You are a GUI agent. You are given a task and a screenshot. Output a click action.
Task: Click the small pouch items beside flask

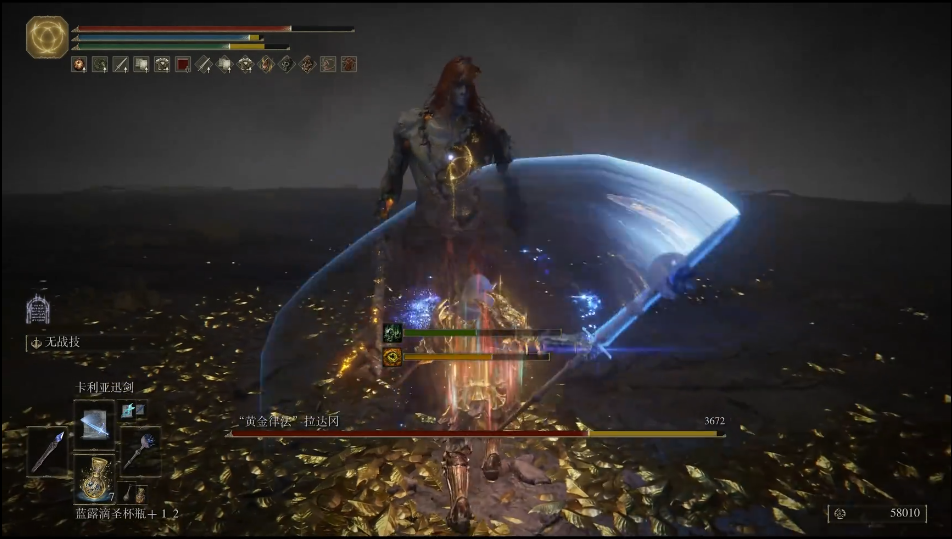132,494
